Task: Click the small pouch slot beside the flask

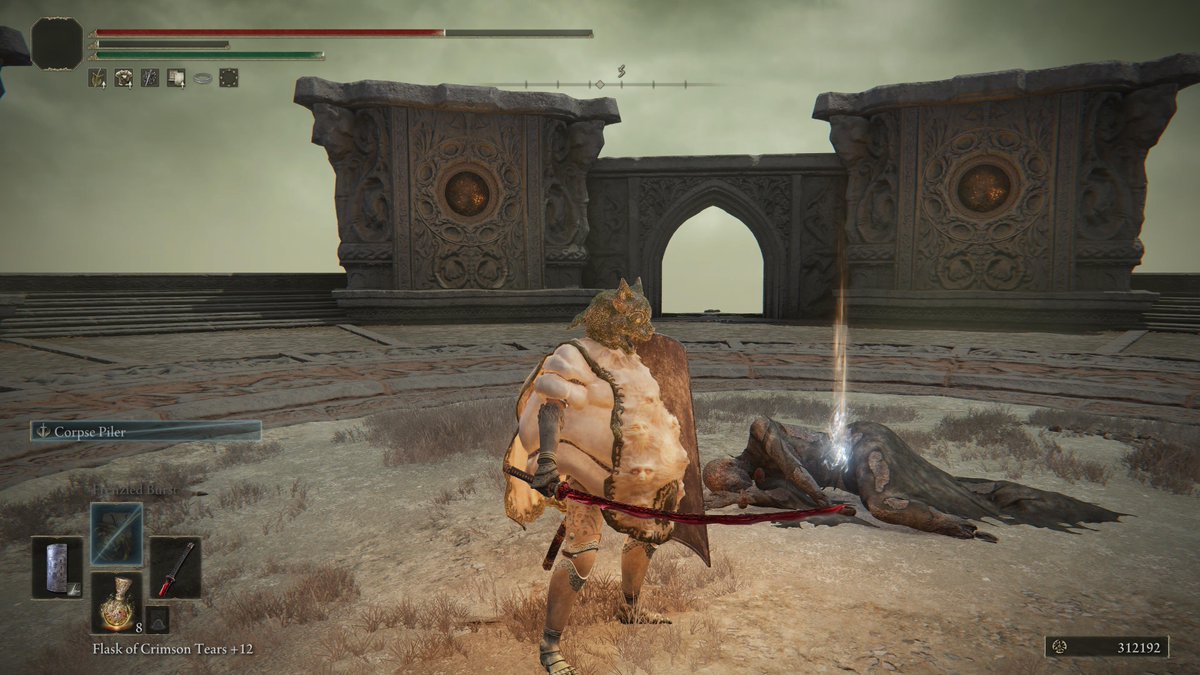Action: pyautogui.click(x=157, y=619)
